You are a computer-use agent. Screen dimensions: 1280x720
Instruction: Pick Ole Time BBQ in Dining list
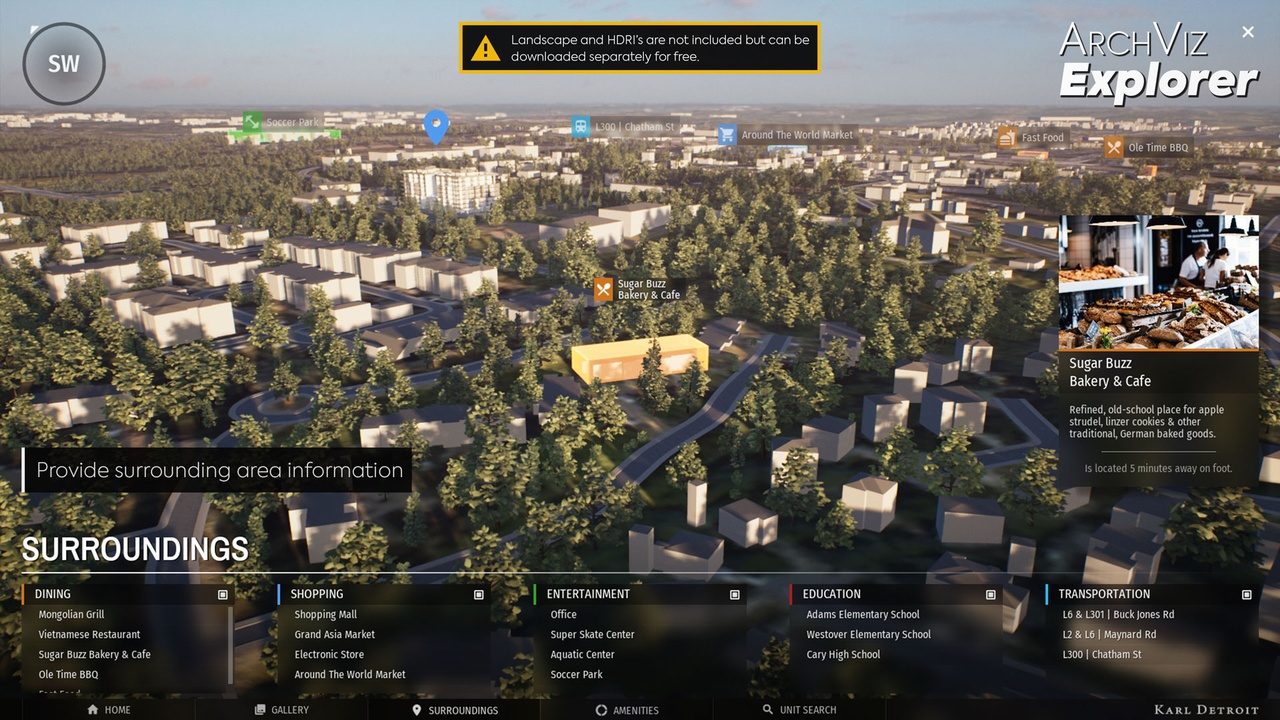click(x=68, y=675)
